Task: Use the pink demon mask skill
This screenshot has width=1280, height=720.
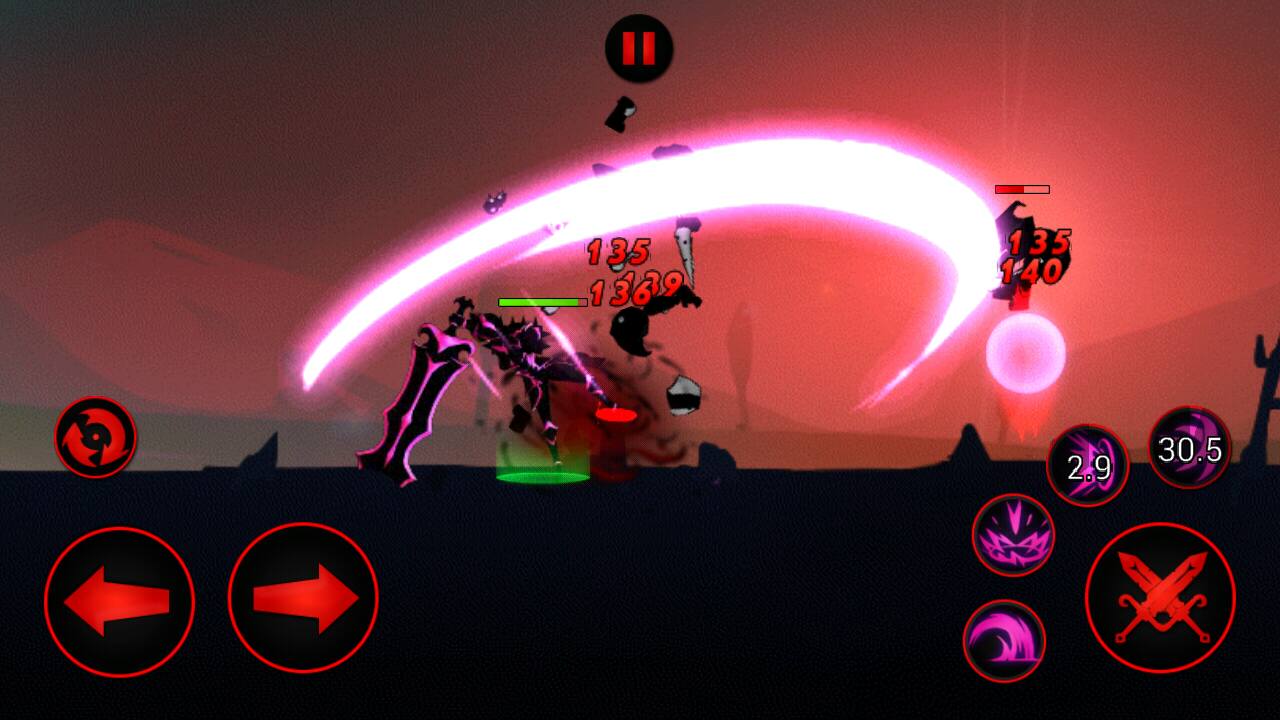Action: tap(1013, 535)
